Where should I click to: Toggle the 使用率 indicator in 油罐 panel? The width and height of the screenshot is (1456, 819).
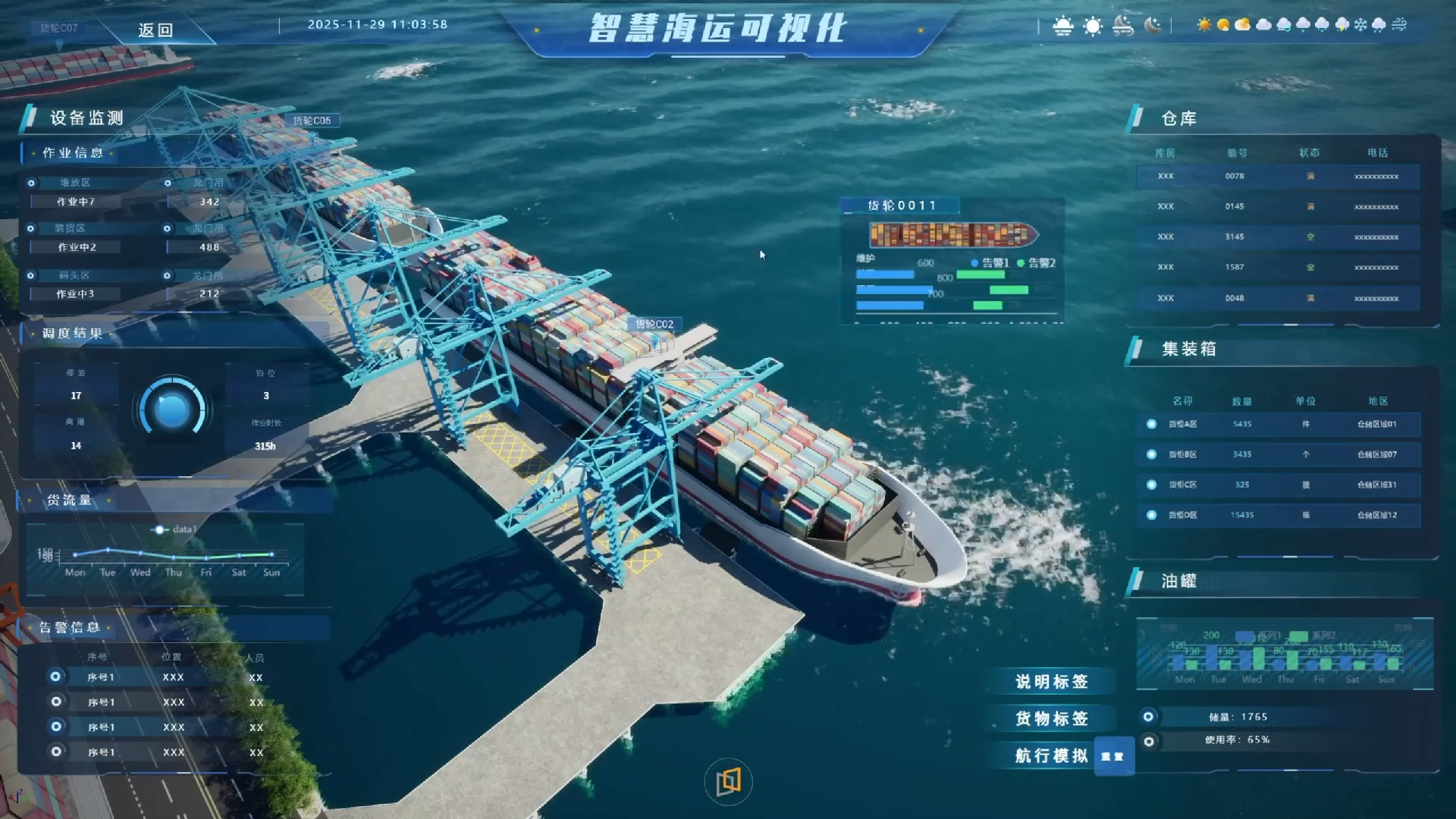pos(1150,741)
